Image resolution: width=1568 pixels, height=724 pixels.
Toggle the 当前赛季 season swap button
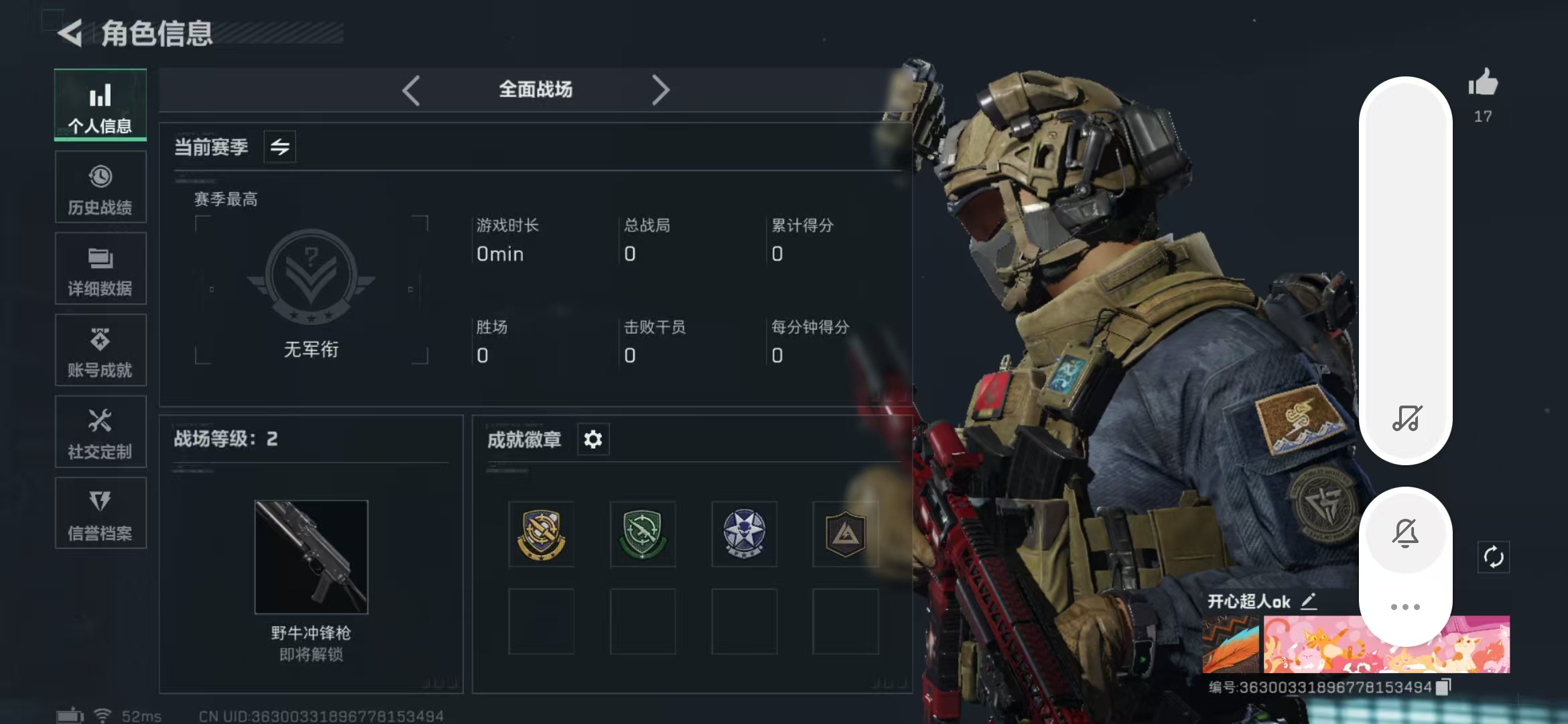(x=279, y=147)
